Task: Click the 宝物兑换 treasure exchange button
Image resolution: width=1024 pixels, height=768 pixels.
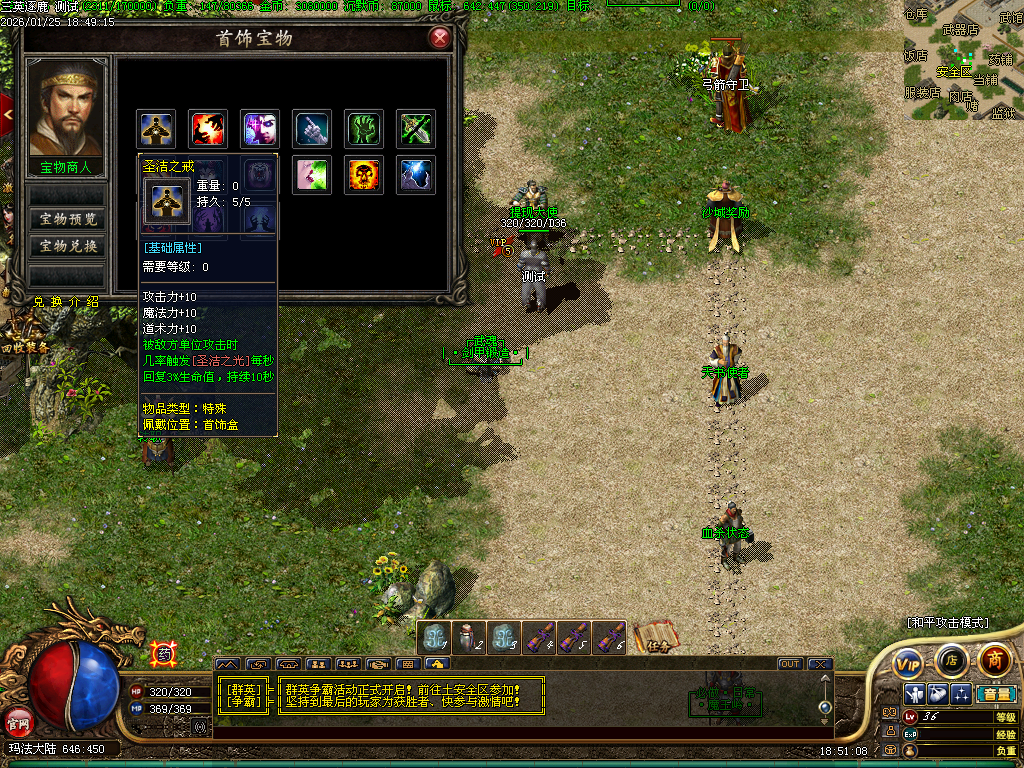Action: 68,246
